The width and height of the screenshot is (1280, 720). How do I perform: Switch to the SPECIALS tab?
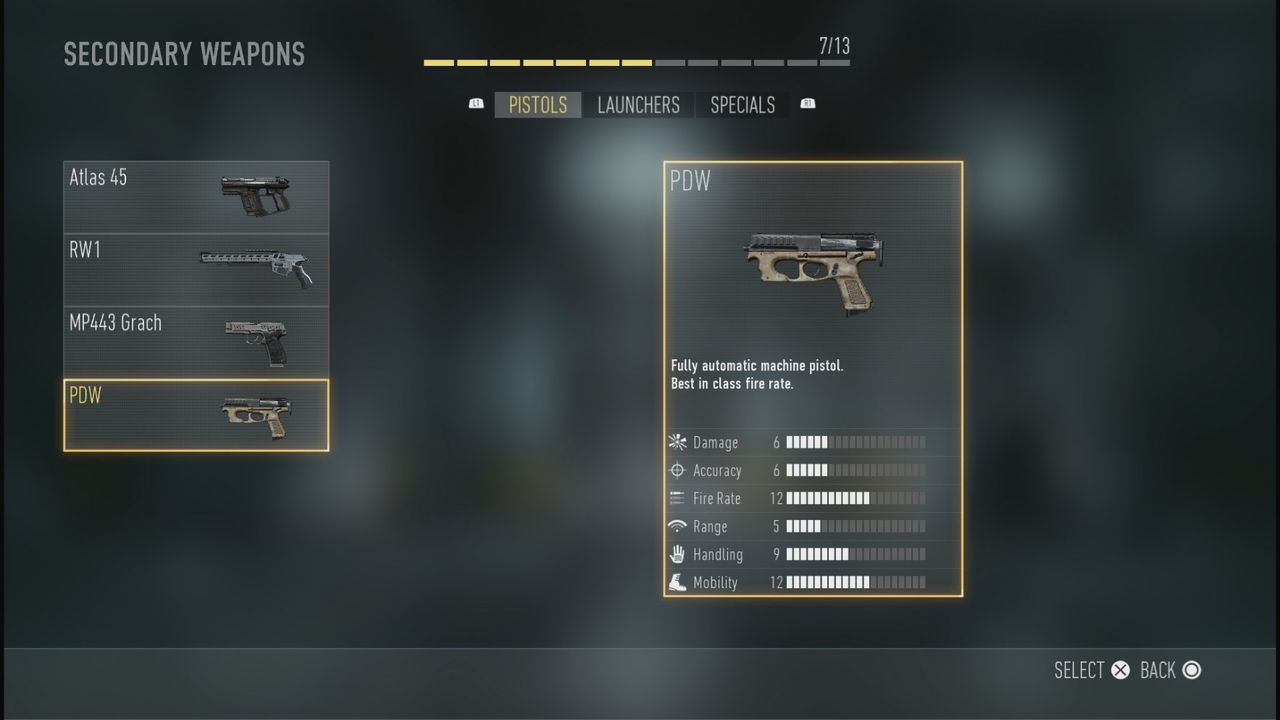742,105
